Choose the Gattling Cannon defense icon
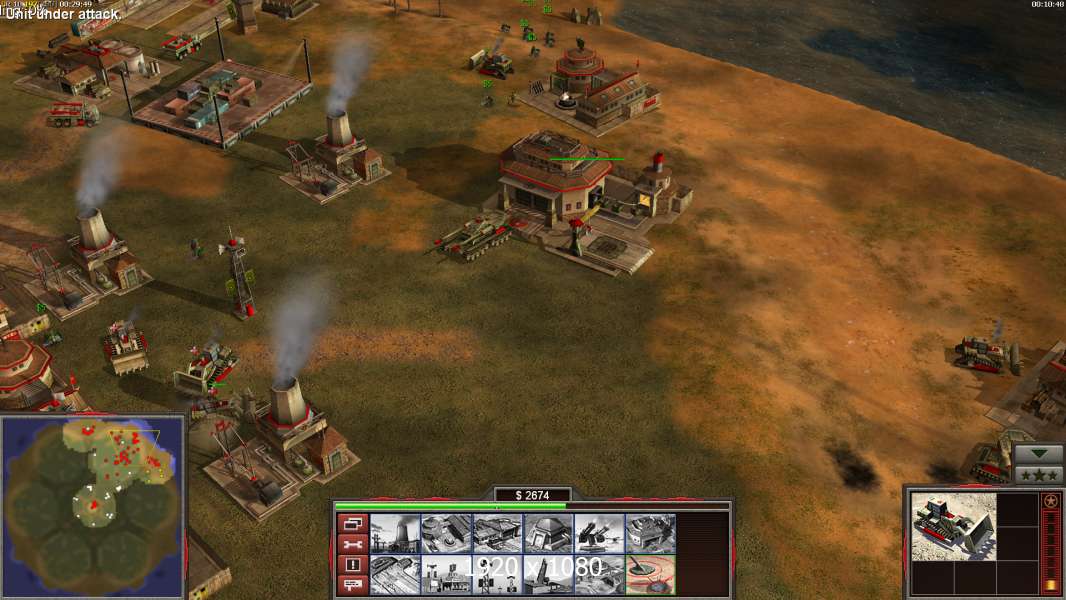Image resolution: width=1066 pixels, height=600 pixels. (x=599, y=534)
